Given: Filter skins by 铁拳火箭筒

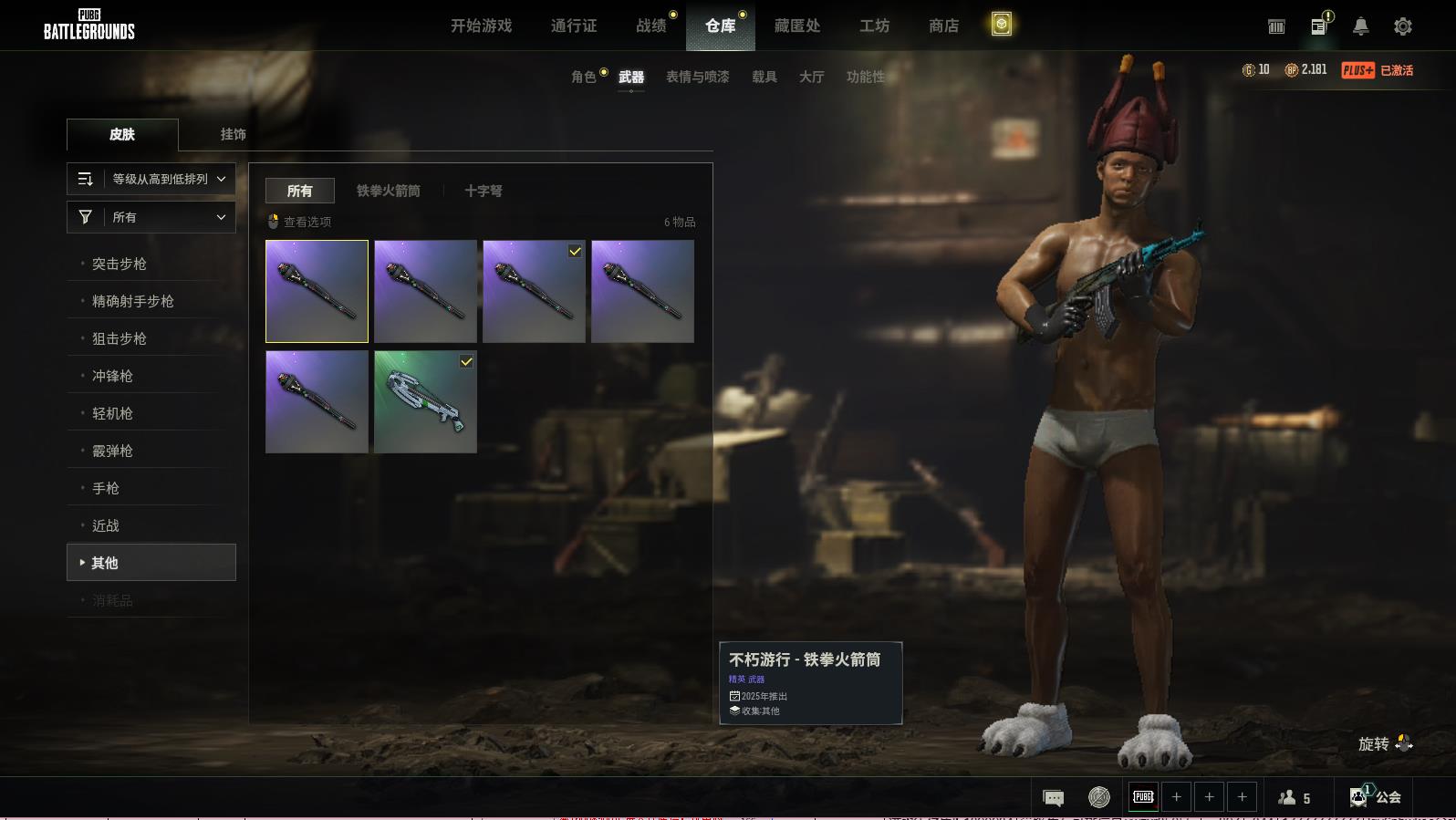Looking at the screenshot, I should tap(388, 191).
